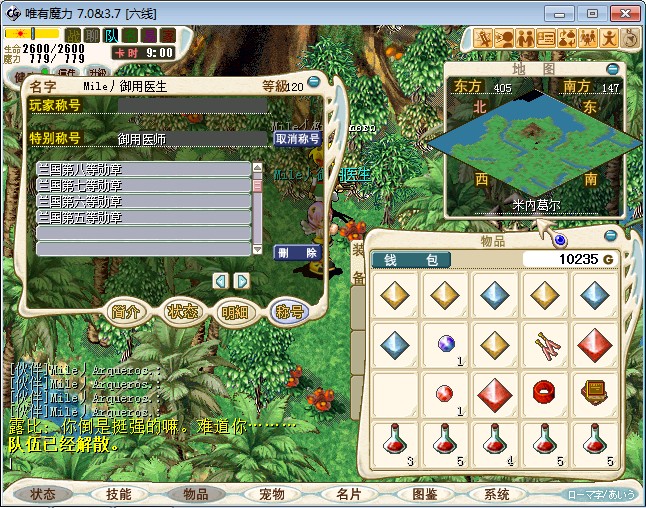Switch to the 简介 profile tab
Viewport: 646px width, 508px height.
pyautogui.click(x=126, y=312)
